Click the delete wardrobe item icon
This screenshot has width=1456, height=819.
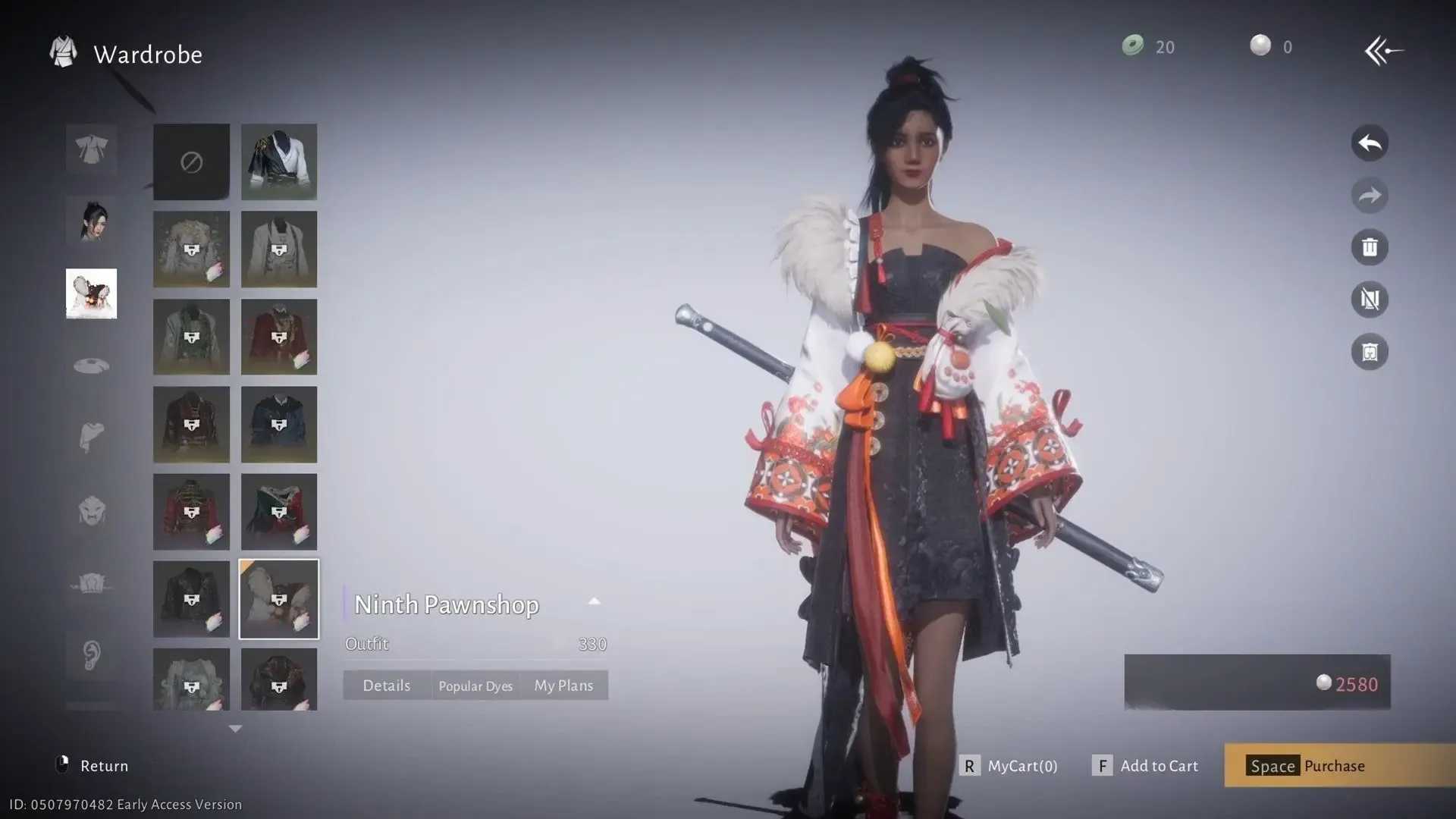pos(1370,247)
